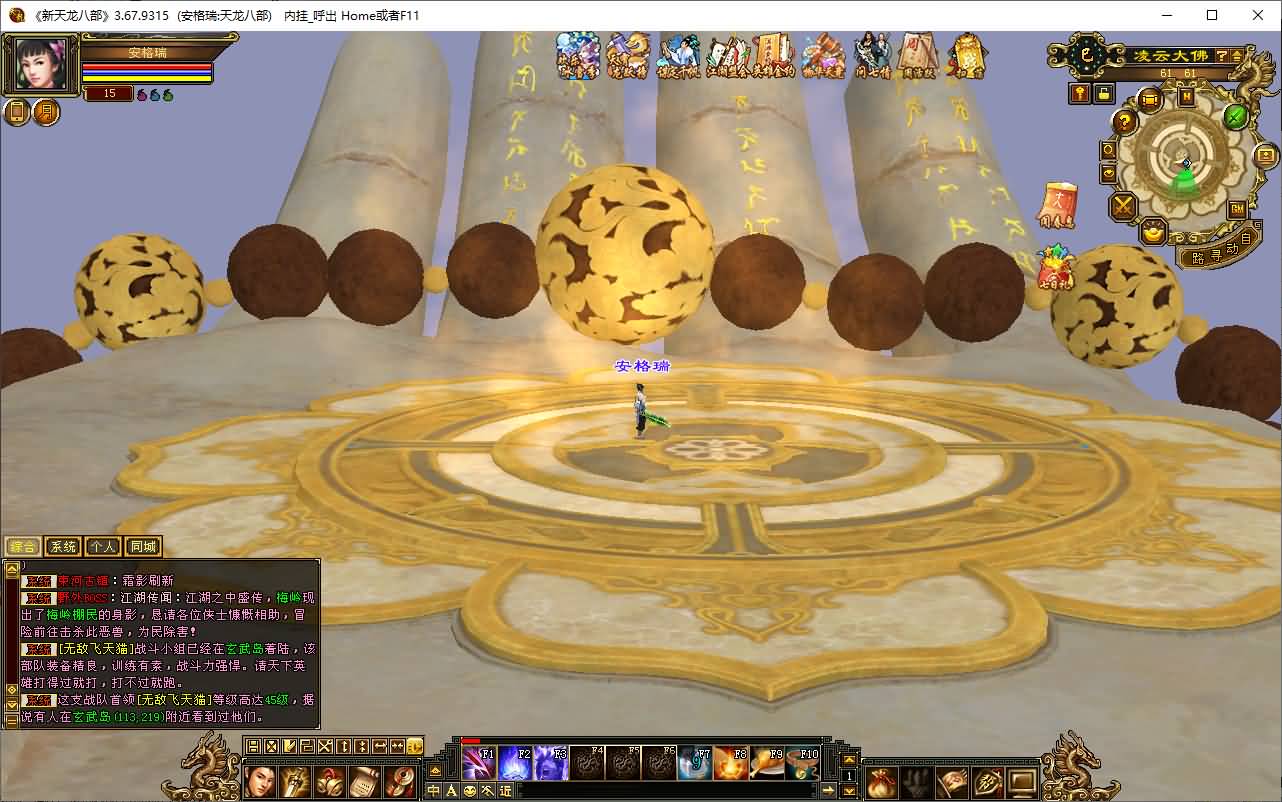Open the bag pouch icon
Image resolution: width=1282 pixels, height=802 pixels.
[x=881, y=780]
